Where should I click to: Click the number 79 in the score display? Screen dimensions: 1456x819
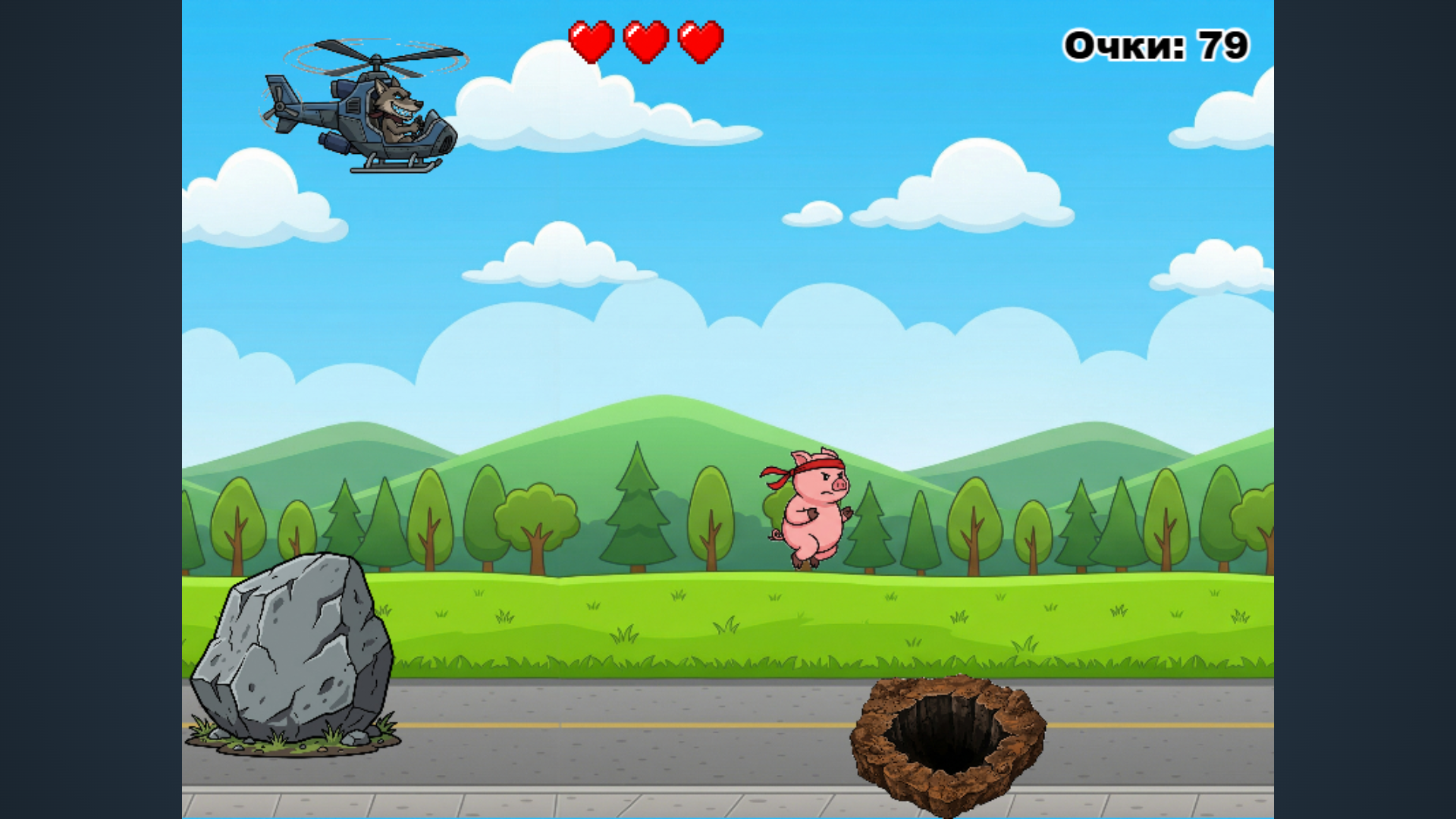pyautogui.click(x=1221, y=44)
